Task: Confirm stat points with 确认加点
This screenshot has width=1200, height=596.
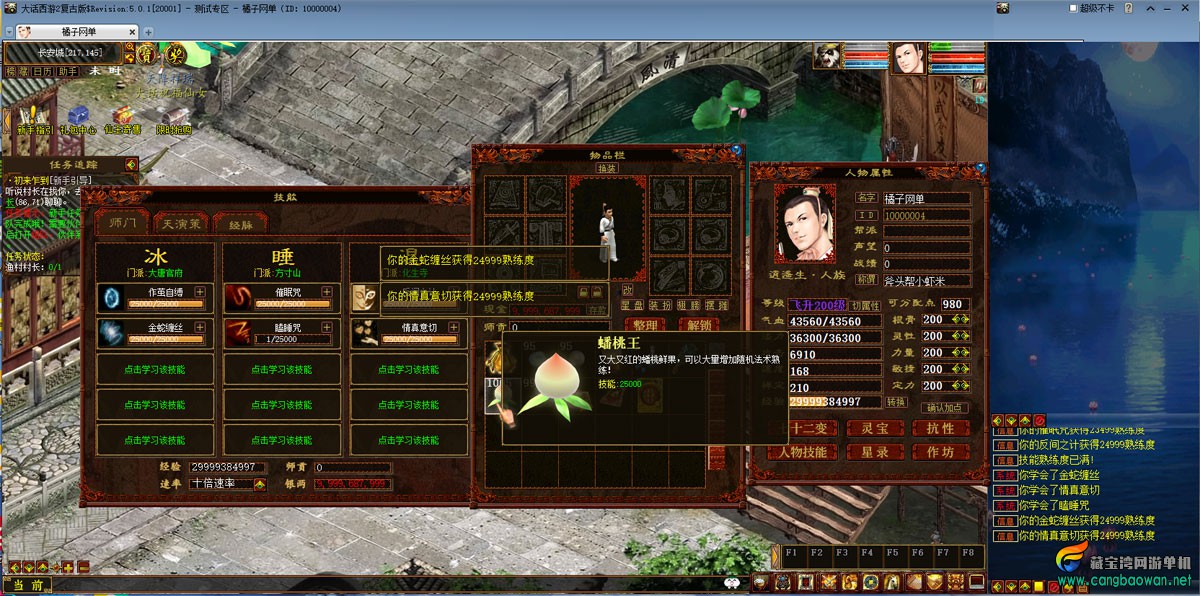Action: point(945,407)
